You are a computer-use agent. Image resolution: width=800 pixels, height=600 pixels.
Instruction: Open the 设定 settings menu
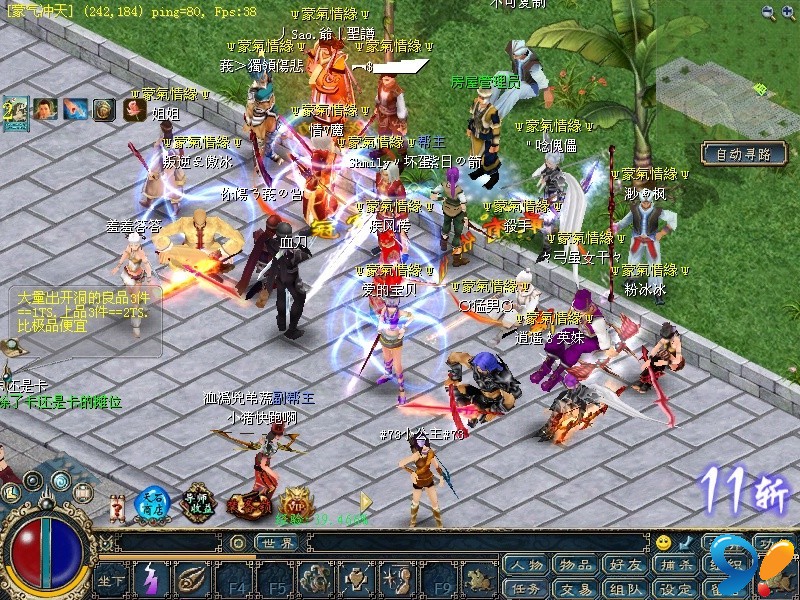(x=676, y=589)
